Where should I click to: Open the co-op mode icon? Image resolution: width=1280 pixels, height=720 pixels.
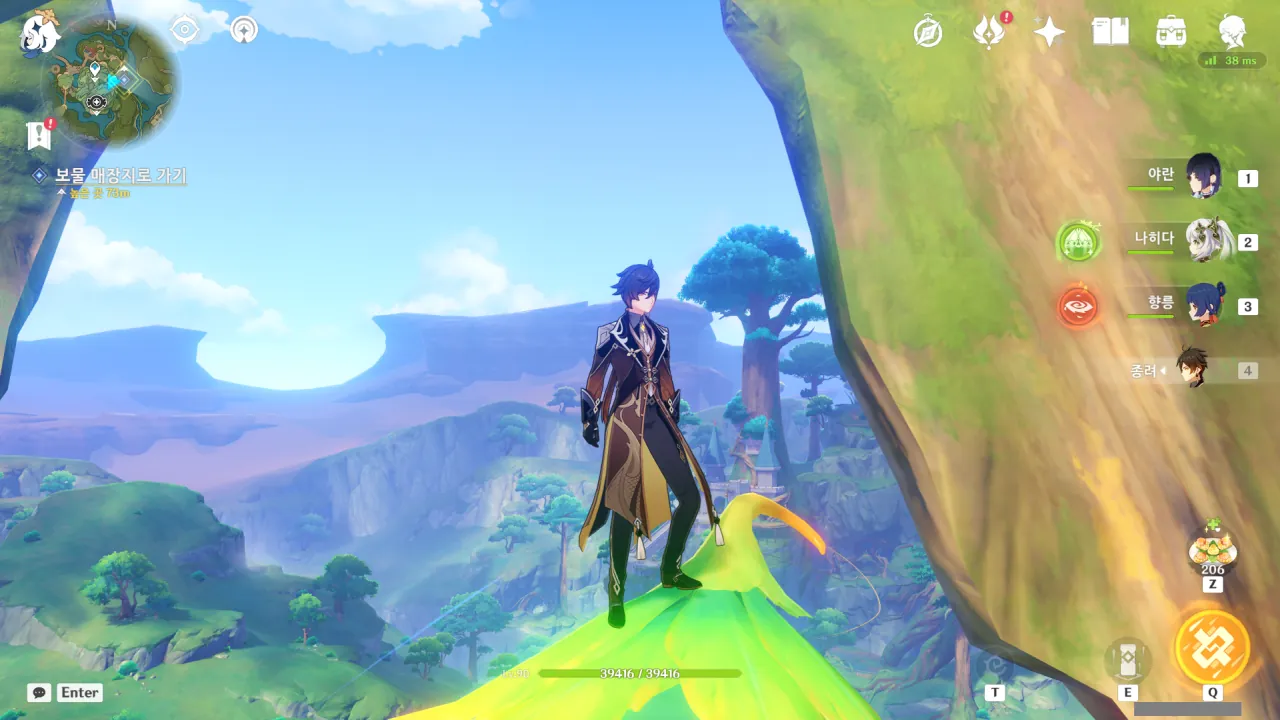[243, 30]
